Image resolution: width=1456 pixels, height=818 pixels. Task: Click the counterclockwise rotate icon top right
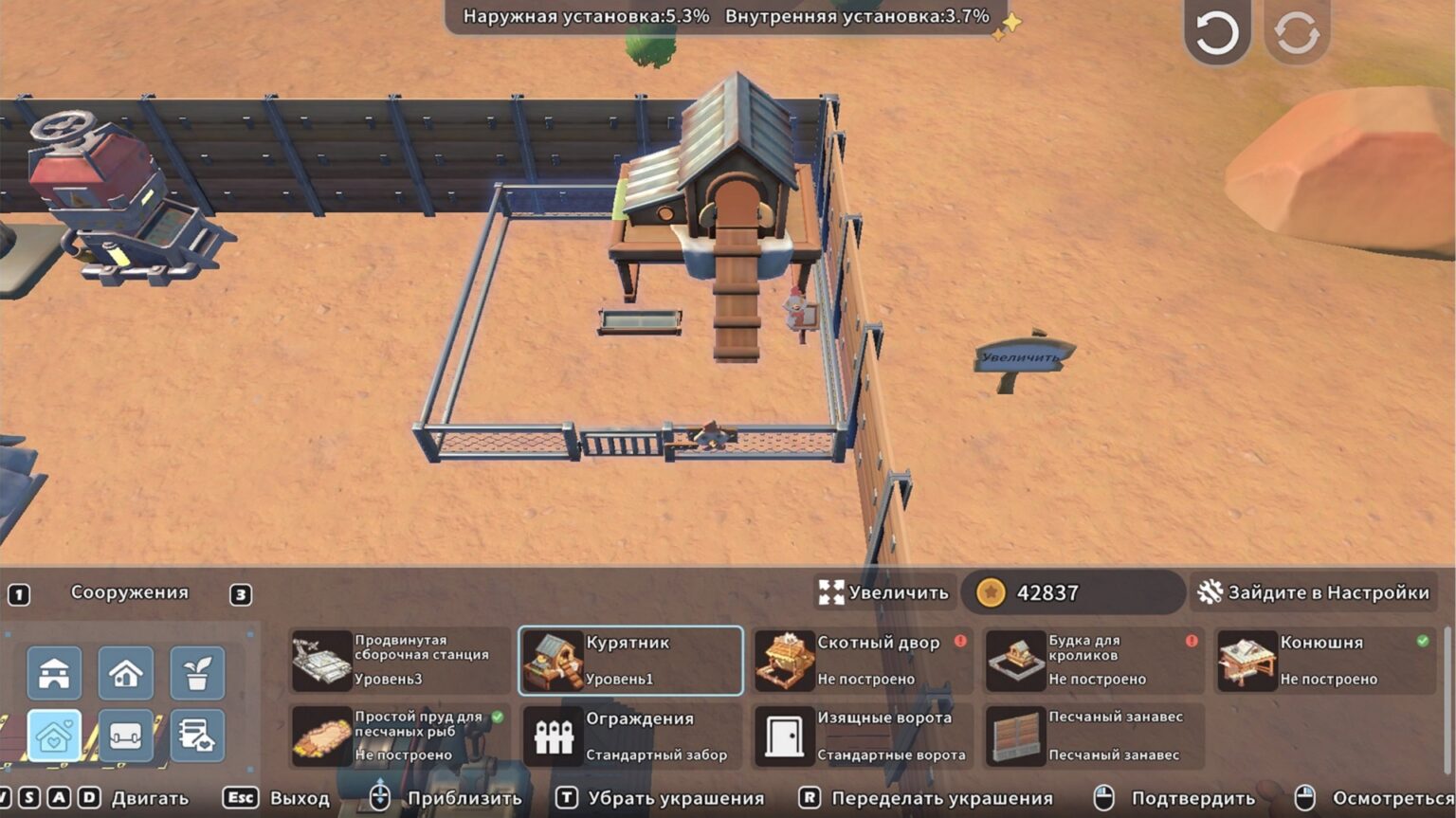(x=1216, y=31)
